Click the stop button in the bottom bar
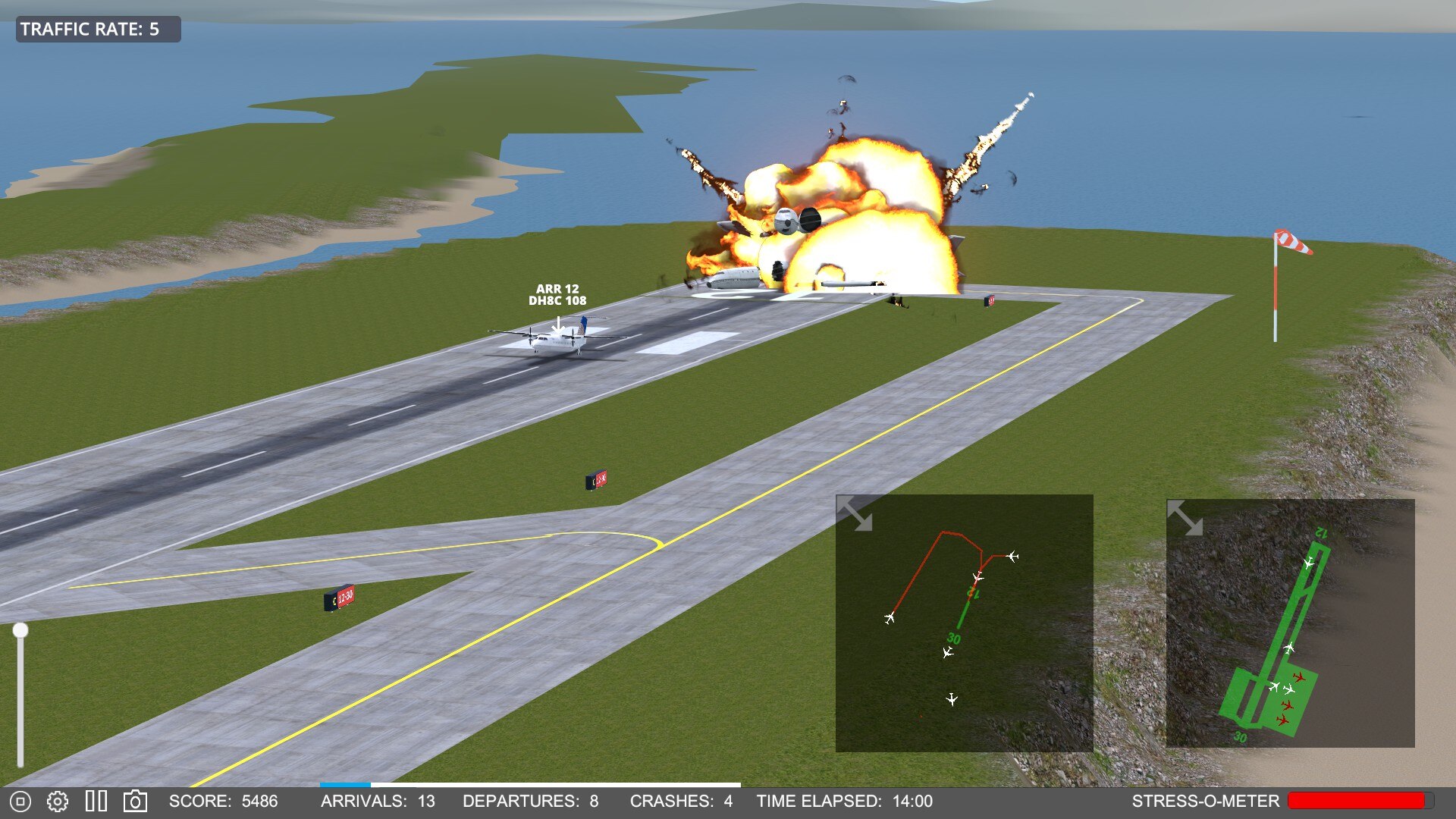 tap(20, 801)
